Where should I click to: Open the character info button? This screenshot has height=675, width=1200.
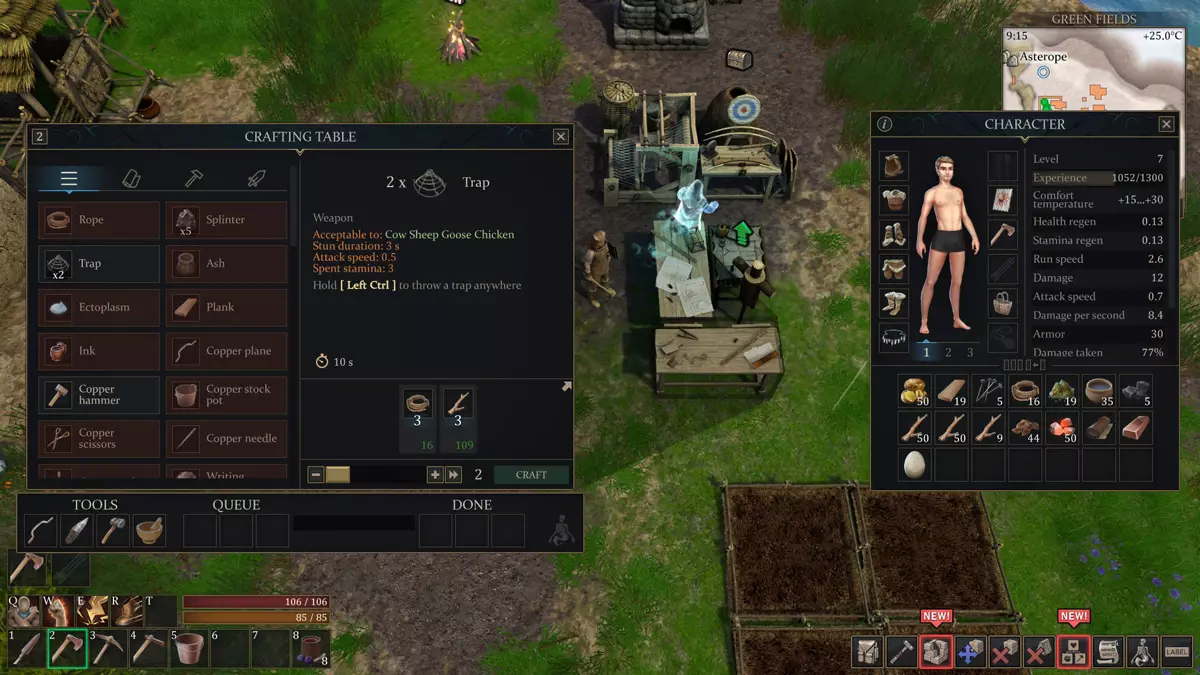[885, 124]
